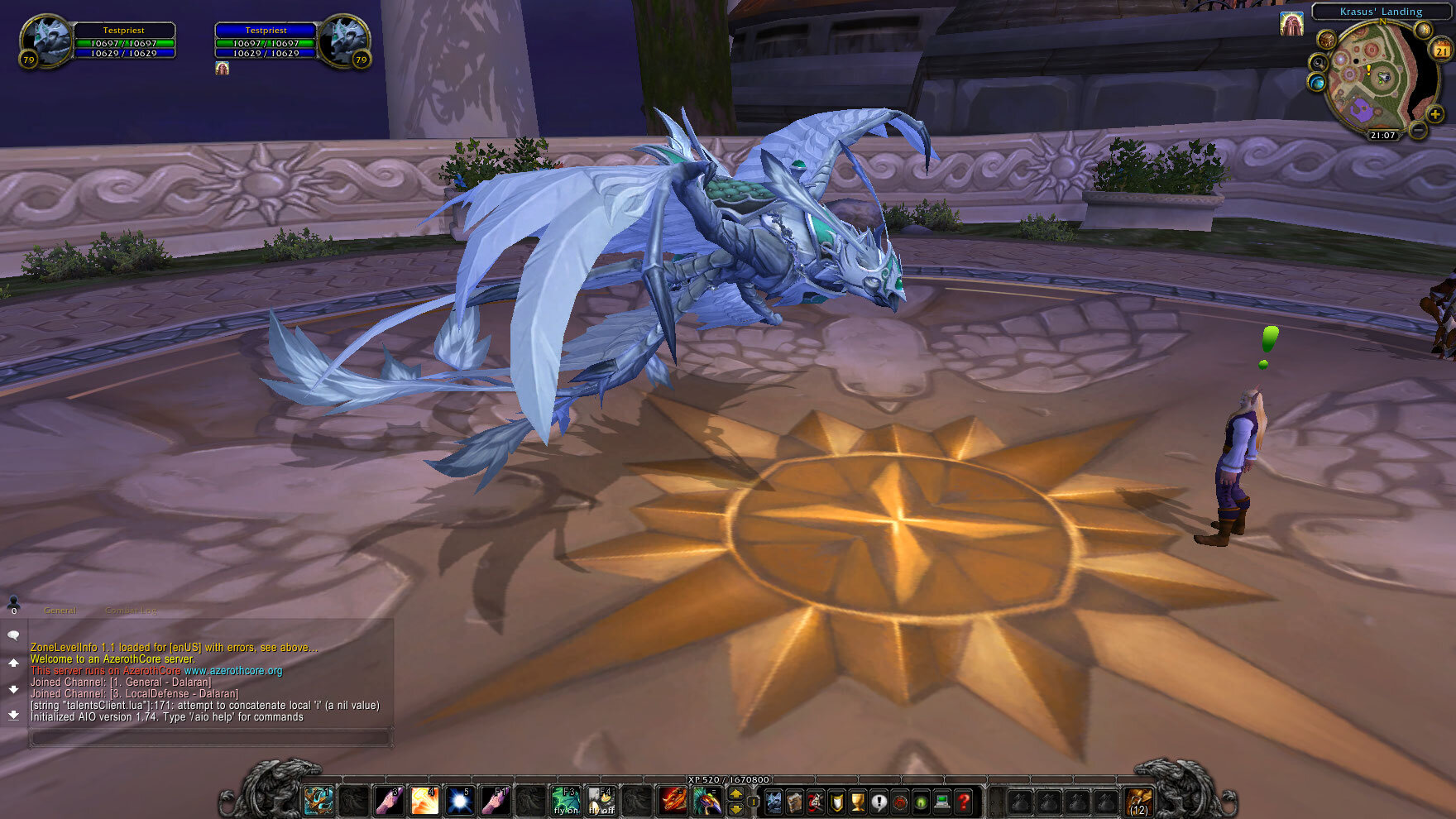The image size is (1456, 819).
Task: Enable flight with the fly on button
Action: 566,801
